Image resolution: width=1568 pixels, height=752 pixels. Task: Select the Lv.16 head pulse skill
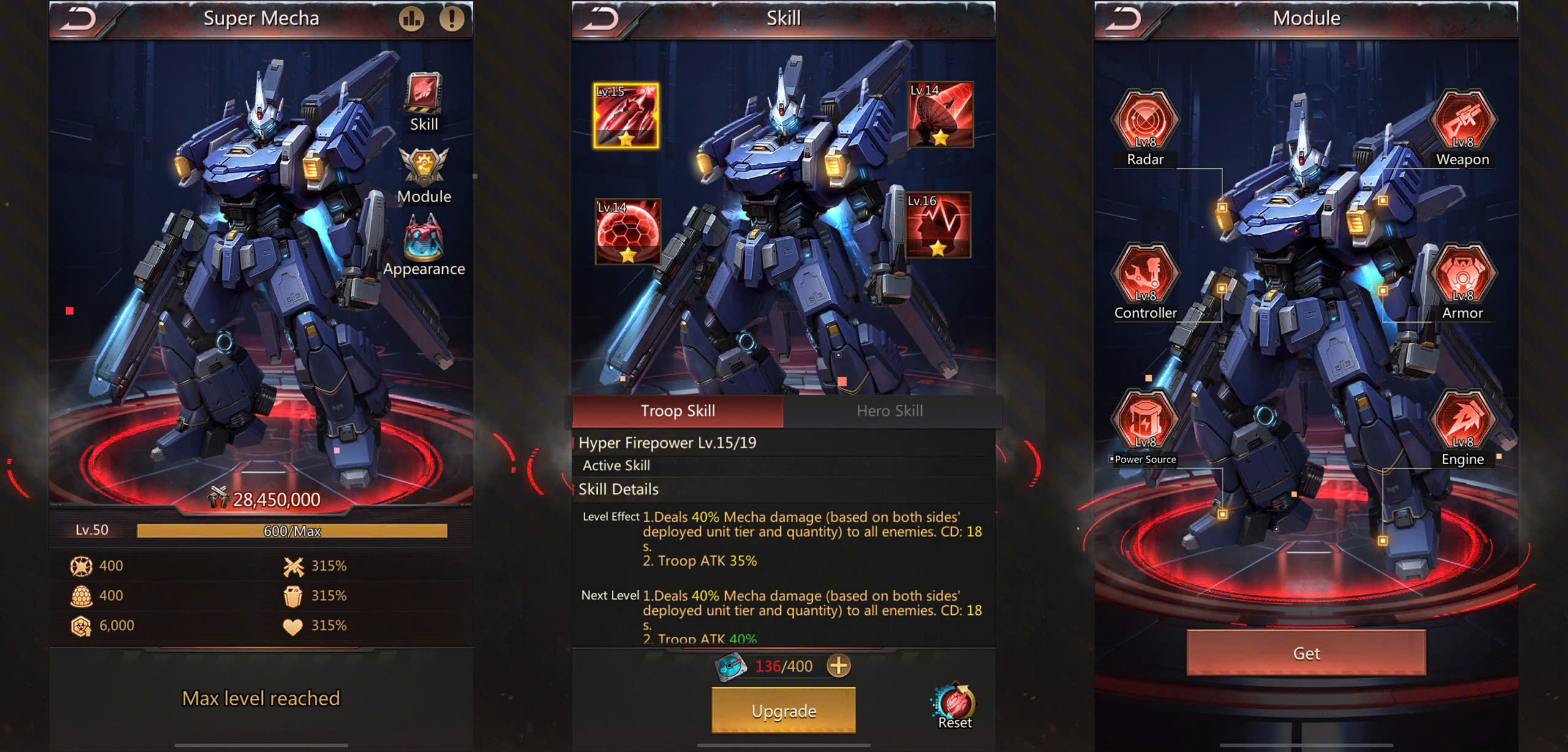(x=938, y=225)
